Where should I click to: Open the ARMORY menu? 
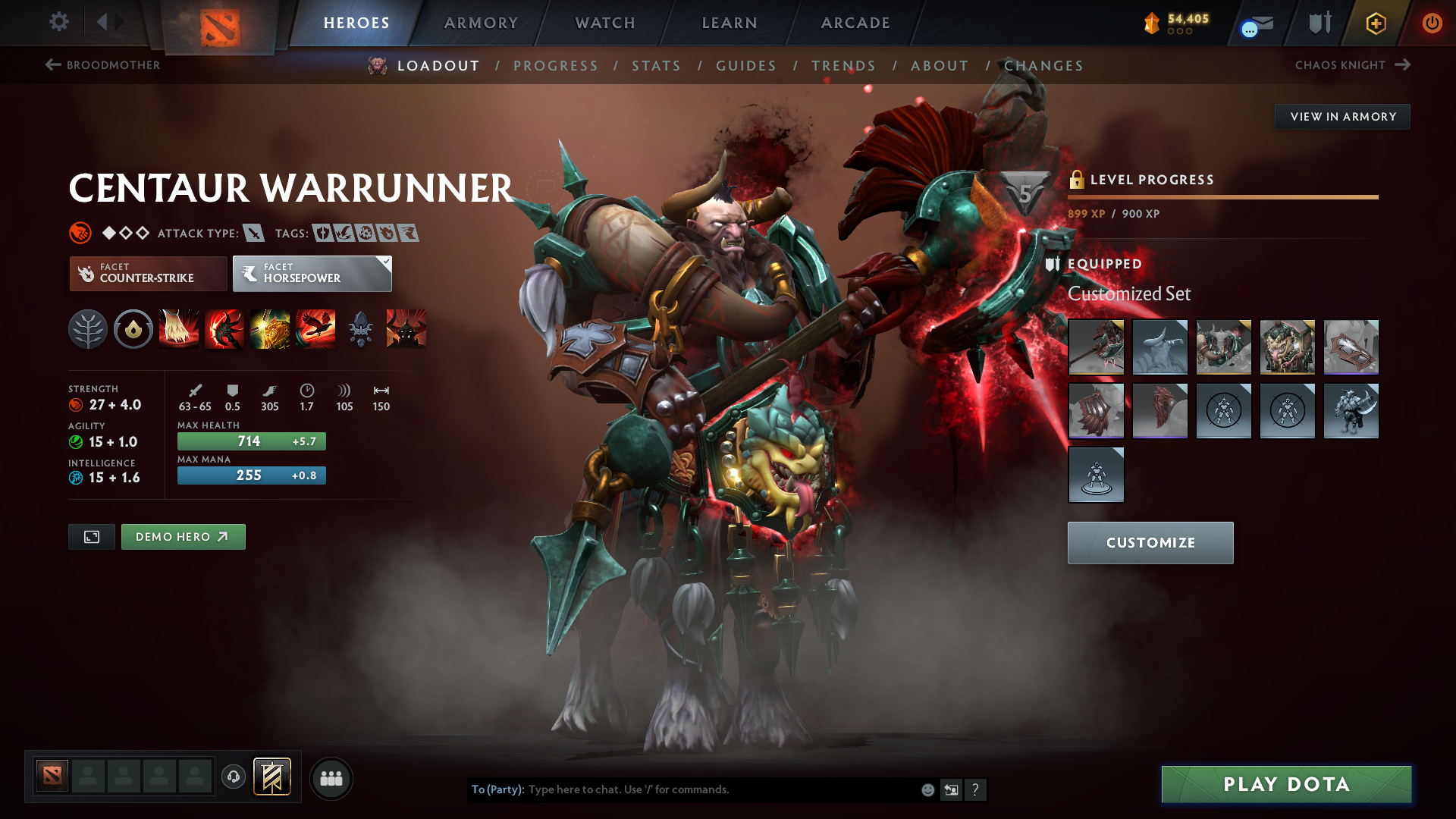tap(481, 23)
